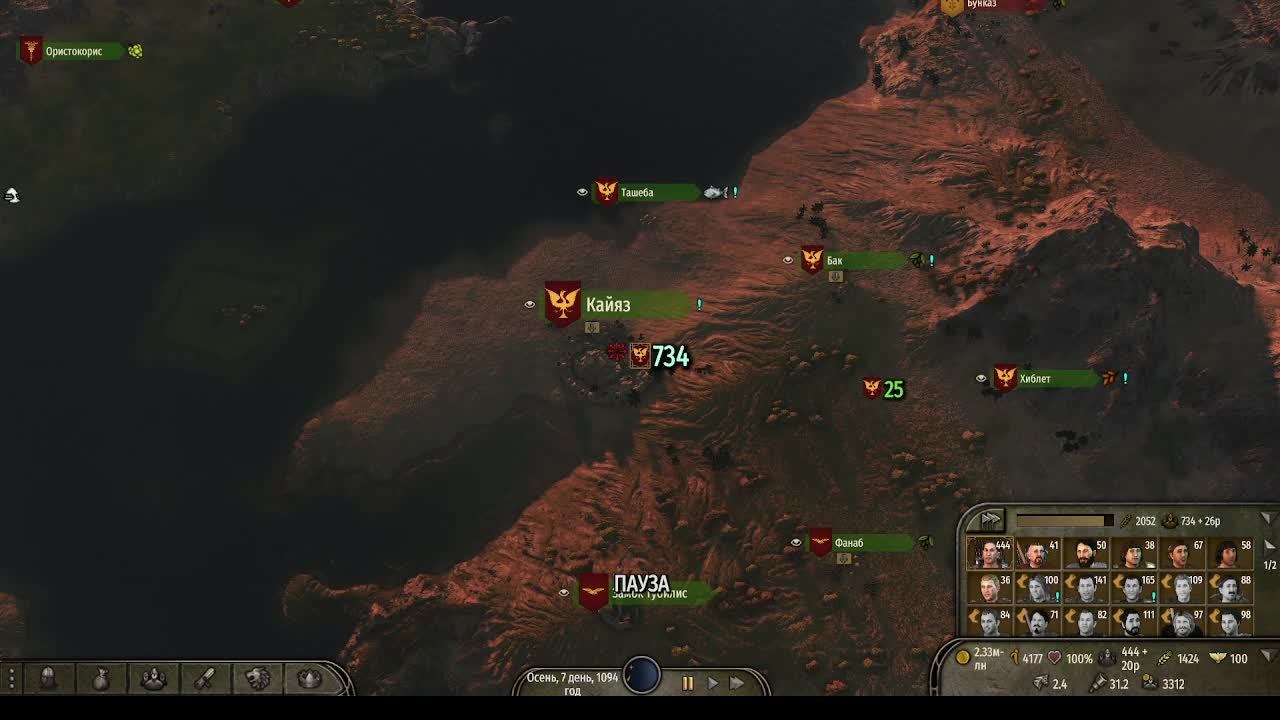Image resolution: width=1280 pixels, height=720 pixels.
Task: Open the clan screen with the lion icon
Action: (x=258, y=679)
